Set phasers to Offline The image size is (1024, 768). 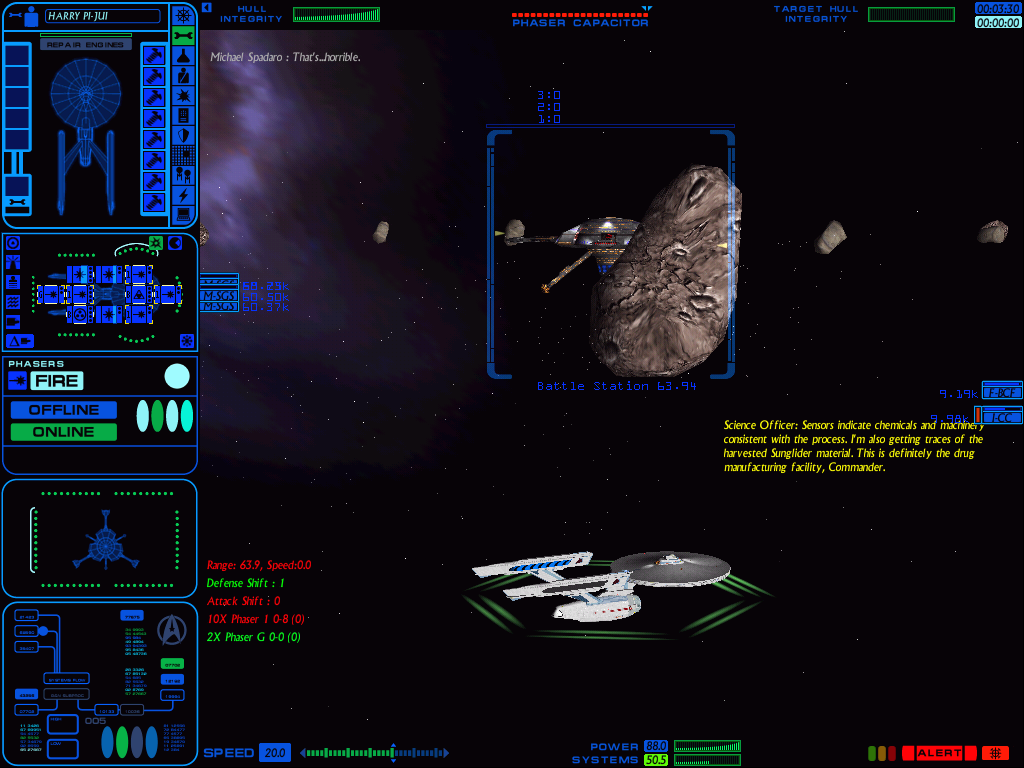pos(64,410)
